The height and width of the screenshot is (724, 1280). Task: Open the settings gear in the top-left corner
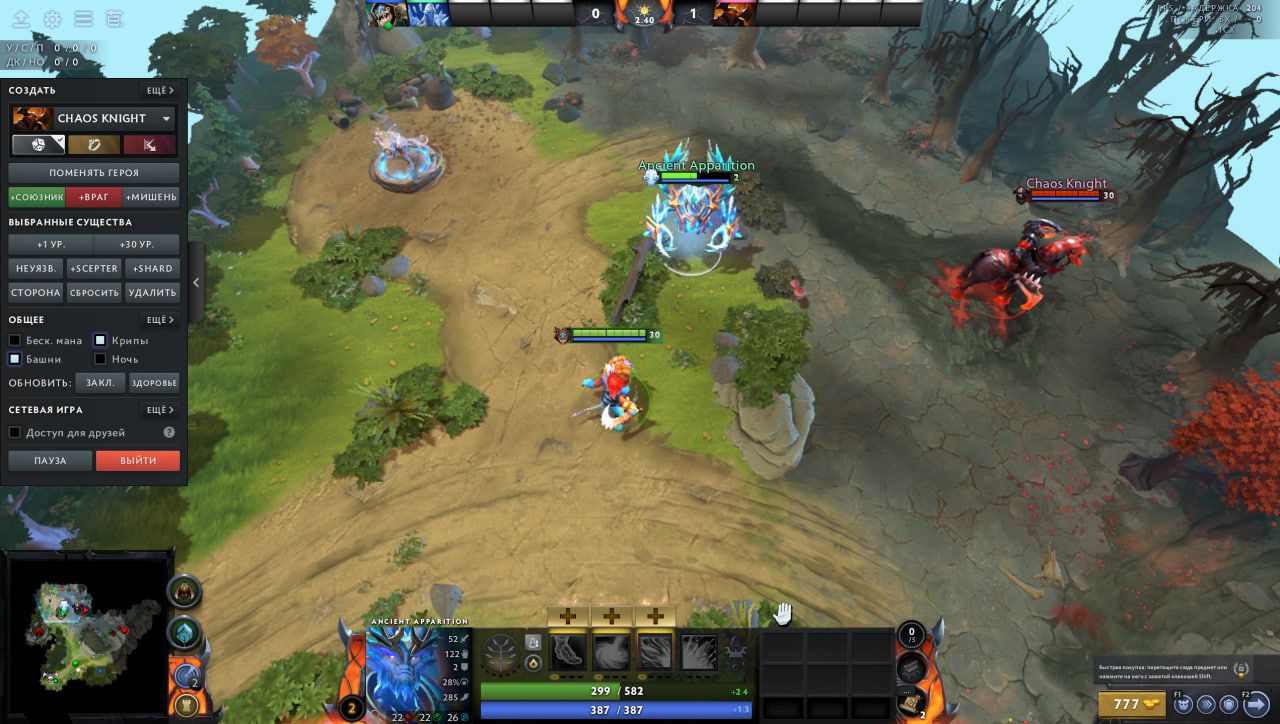click(x=53, y=17)
